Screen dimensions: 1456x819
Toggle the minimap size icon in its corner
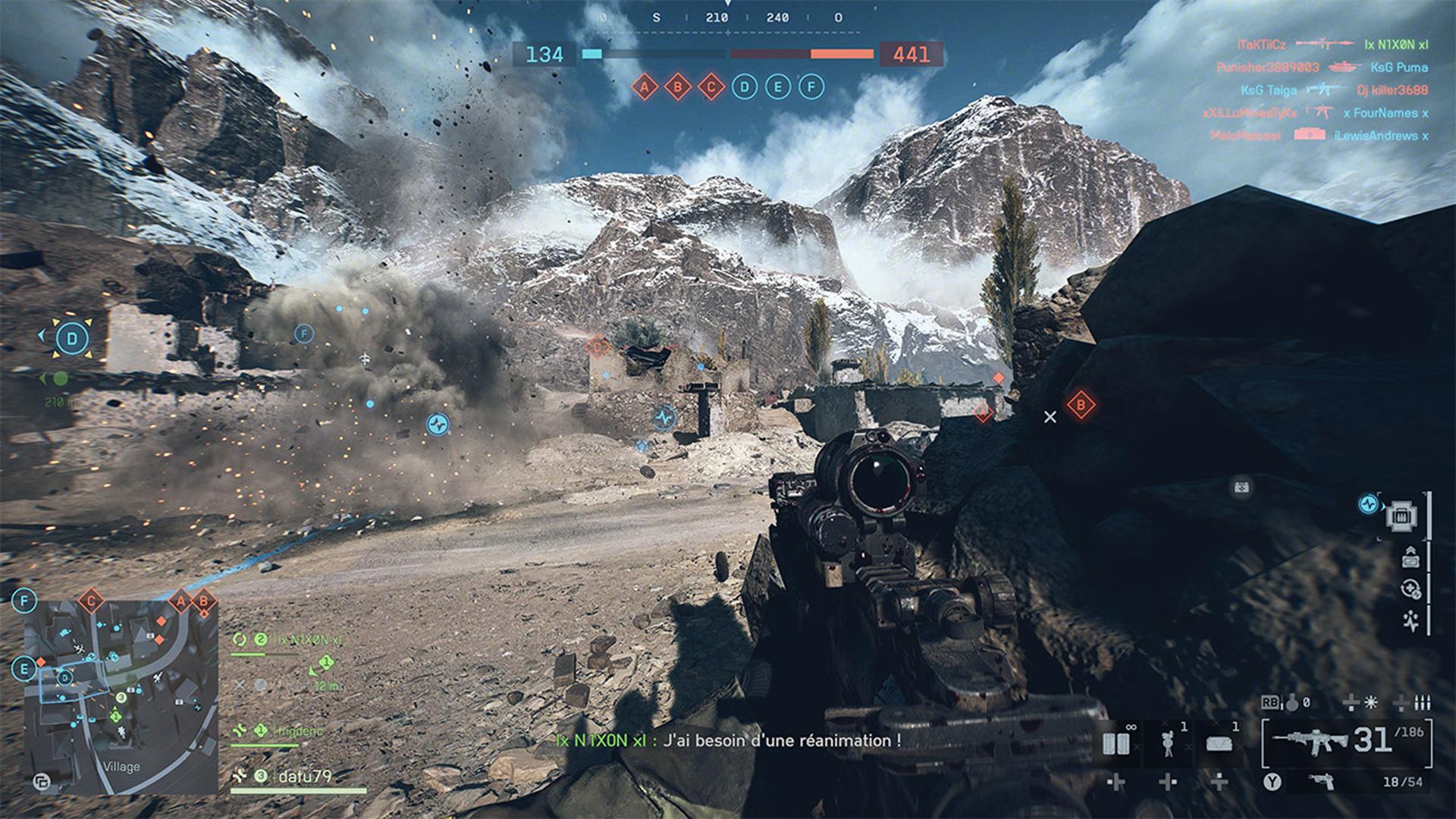point(42,782)
